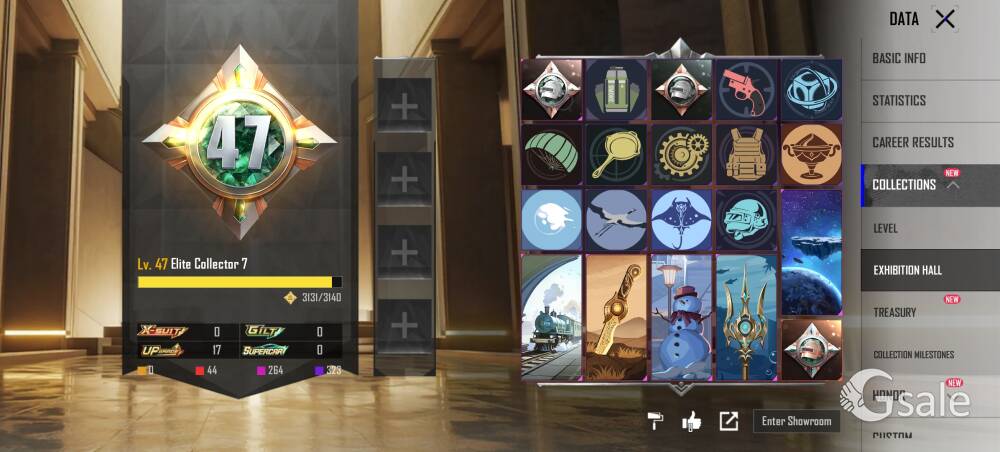The image size is (1000, 452).
Task: Choose the parachute collection tile
Action: (551, 153)
